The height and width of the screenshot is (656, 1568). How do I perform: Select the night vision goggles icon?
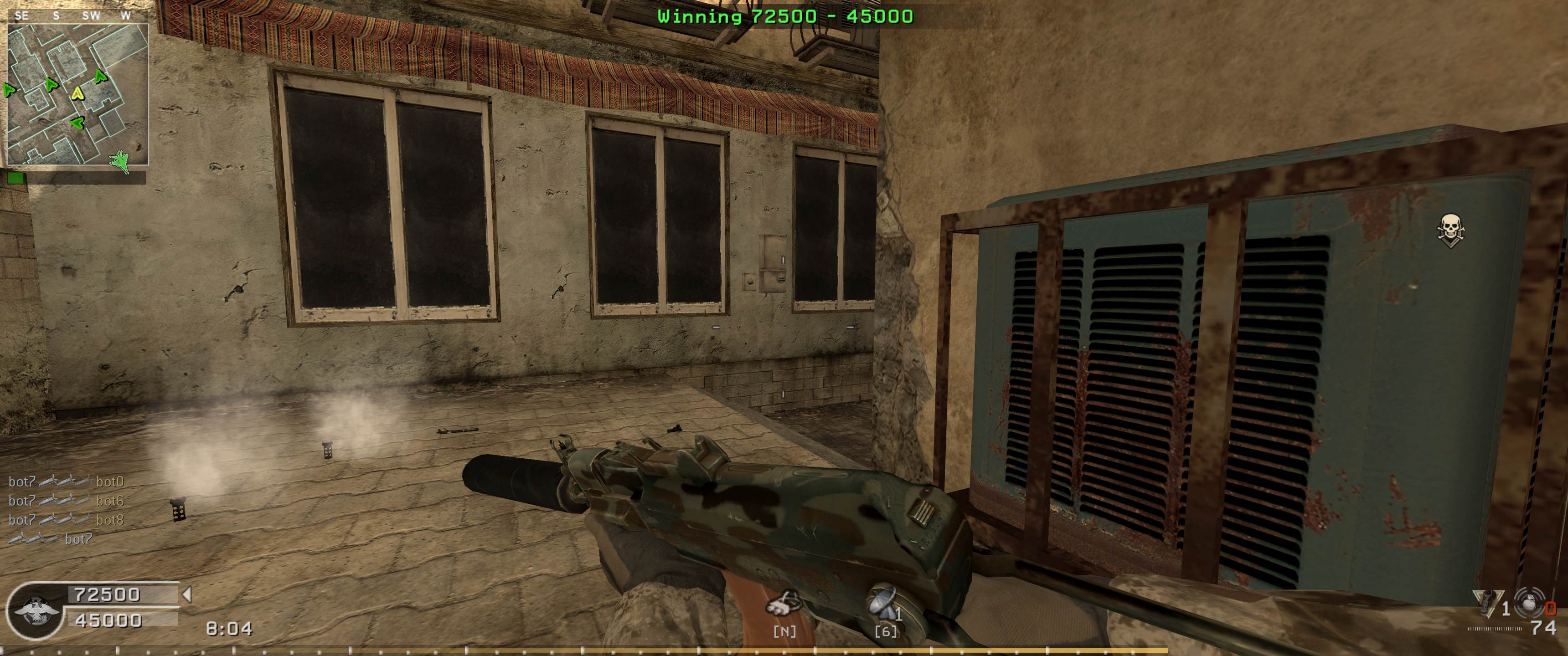point(784,604)
